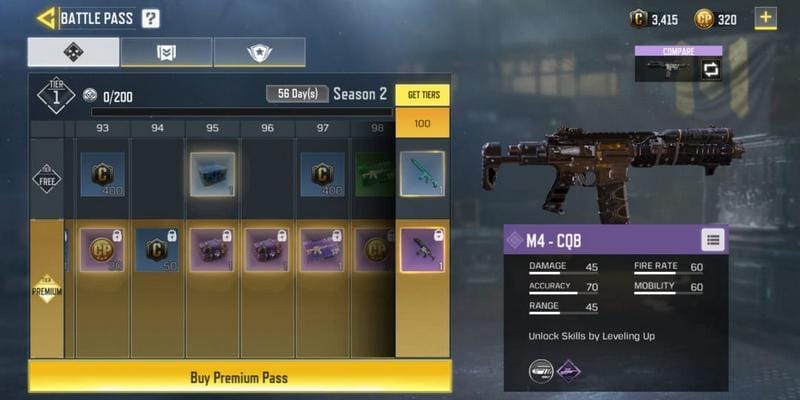Viewport: 800px width, 400px height.
Task: Open the M4 - CQB details list icon
Action: [711, 239]
